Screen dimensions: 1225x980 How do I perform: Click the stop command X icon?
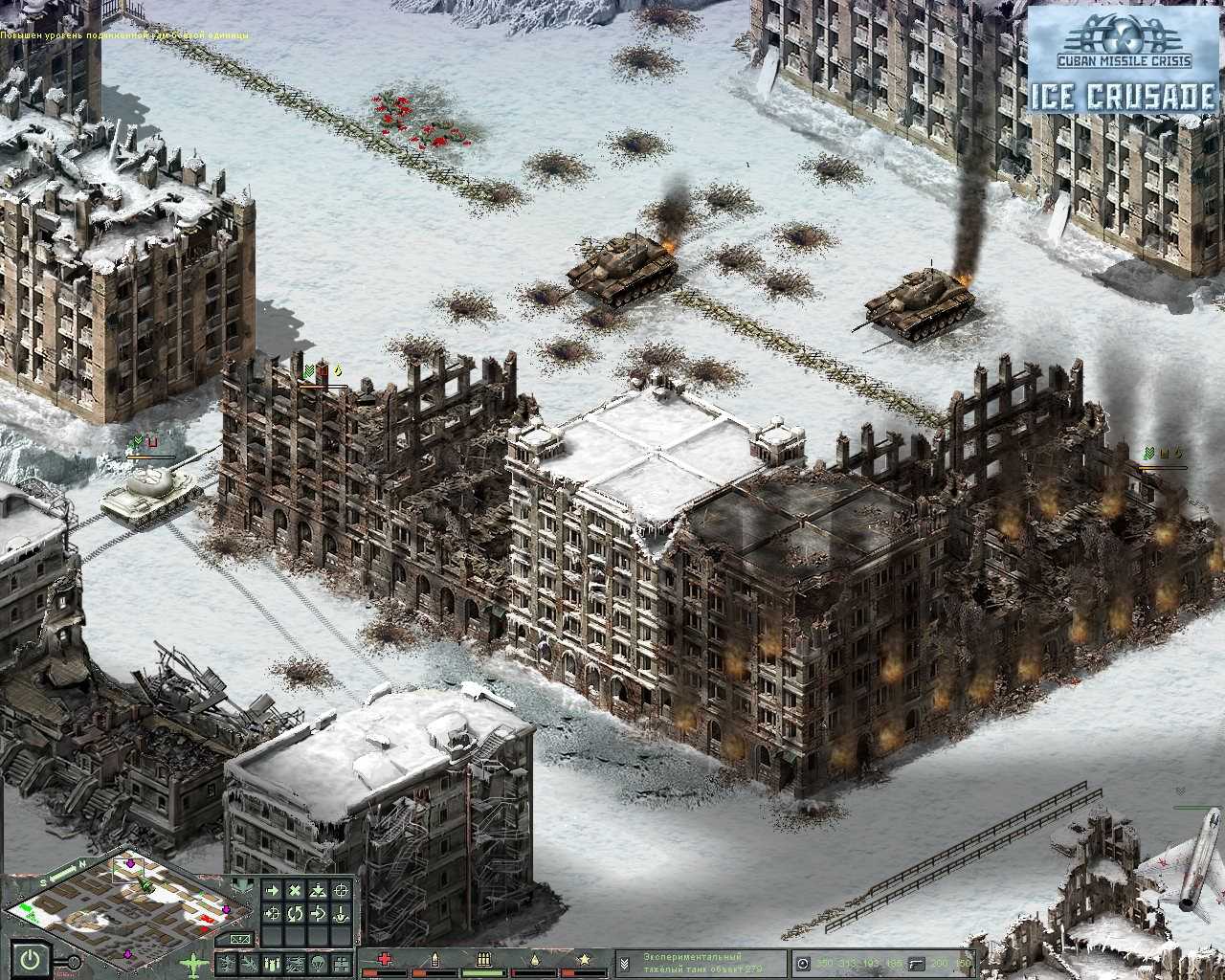click(296, 890)
